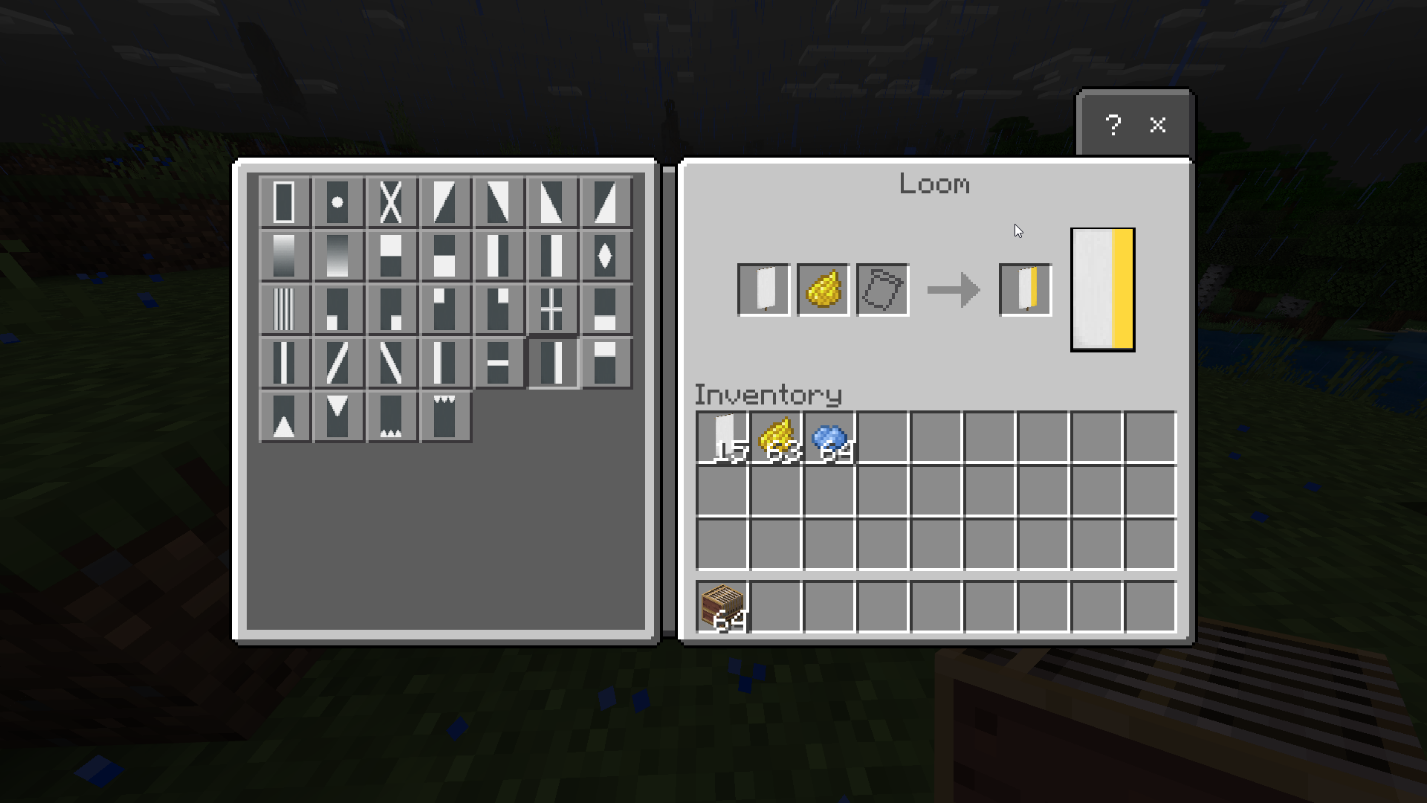Screen dimensions: 1427x803
Task: Click the empty pattern item slot
Action: pos(881,288)
